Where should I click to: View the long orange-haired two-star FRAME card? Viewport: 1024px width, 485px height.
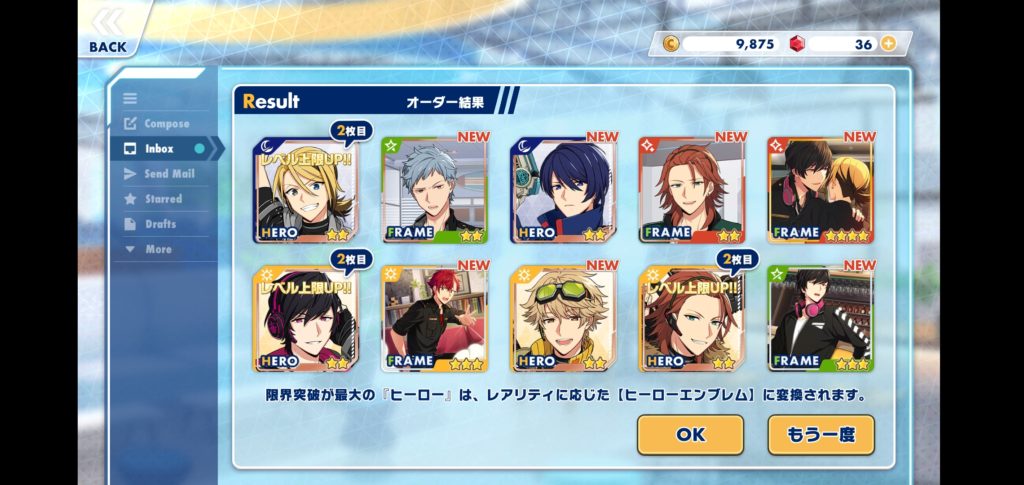pyautogui.click(x=692, y=190)
